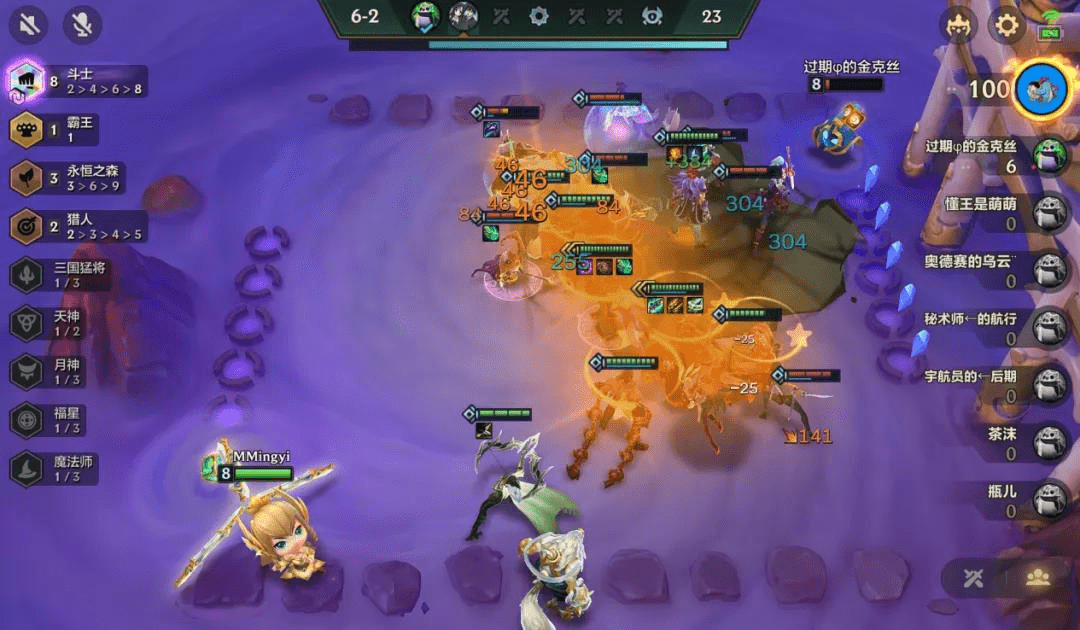1080x630 pixels.
Task: Open the crown helmet icon beside settings
Action: coord(961,25)
